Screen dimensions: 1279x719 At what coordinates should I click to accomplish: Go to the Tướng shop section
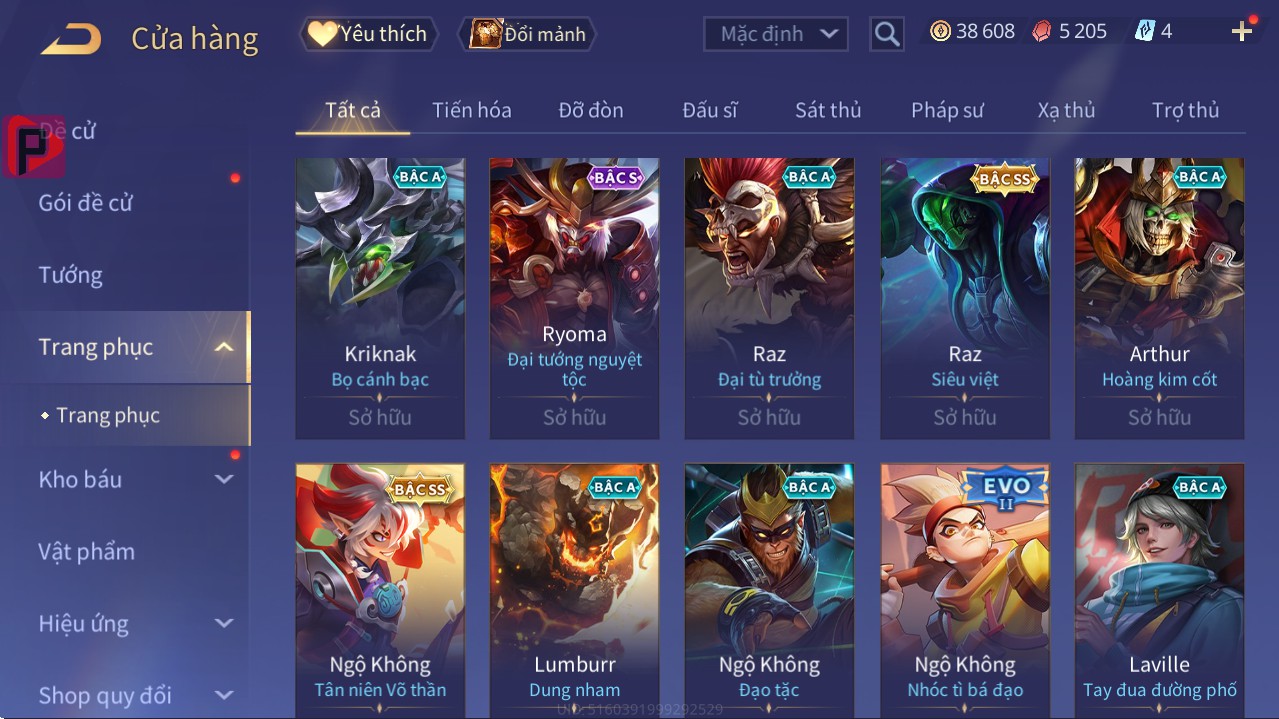click(x=71, y=275)
